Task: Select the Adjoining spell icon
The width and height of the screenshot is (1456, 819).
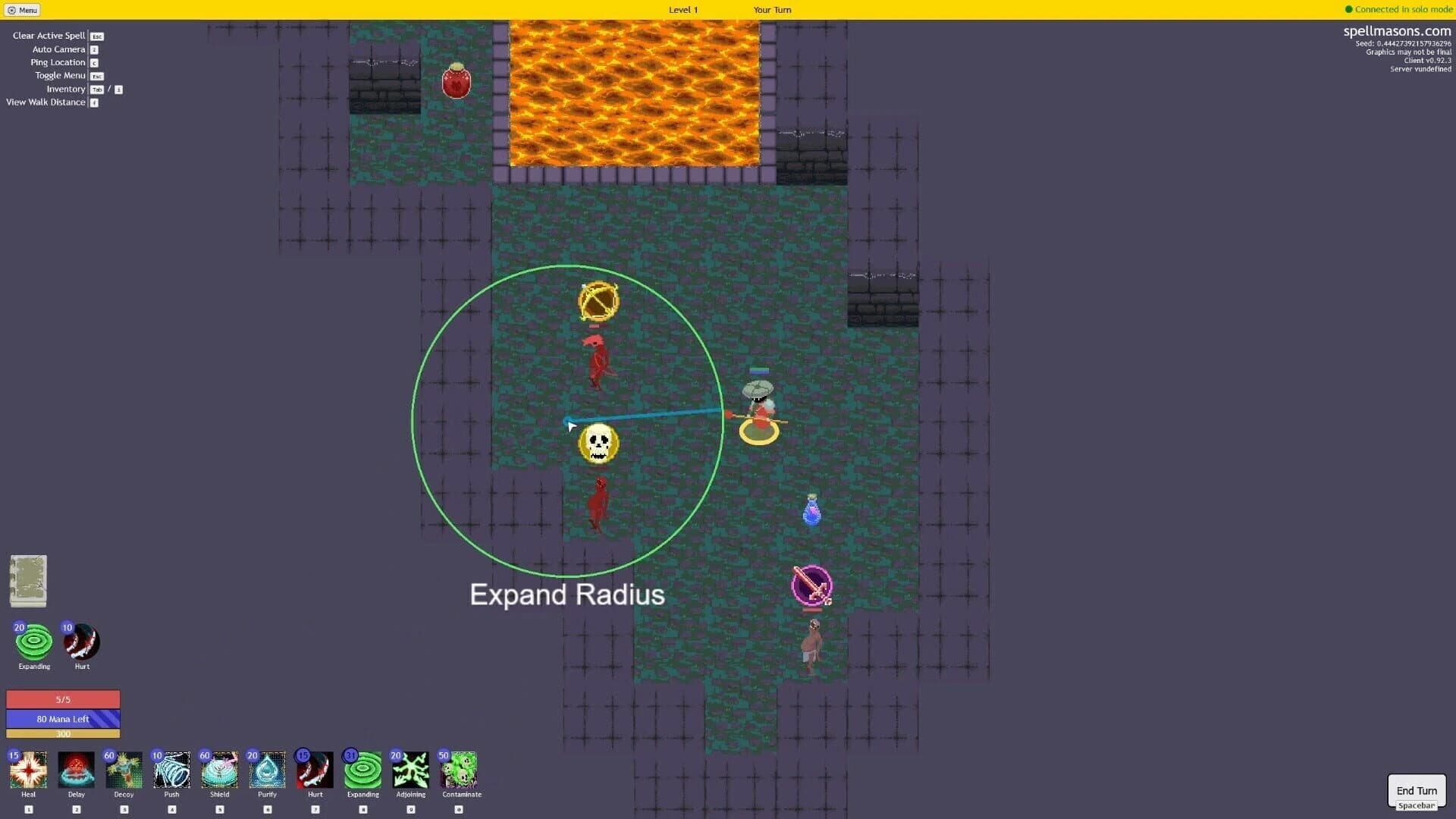Action: (410, 770)
